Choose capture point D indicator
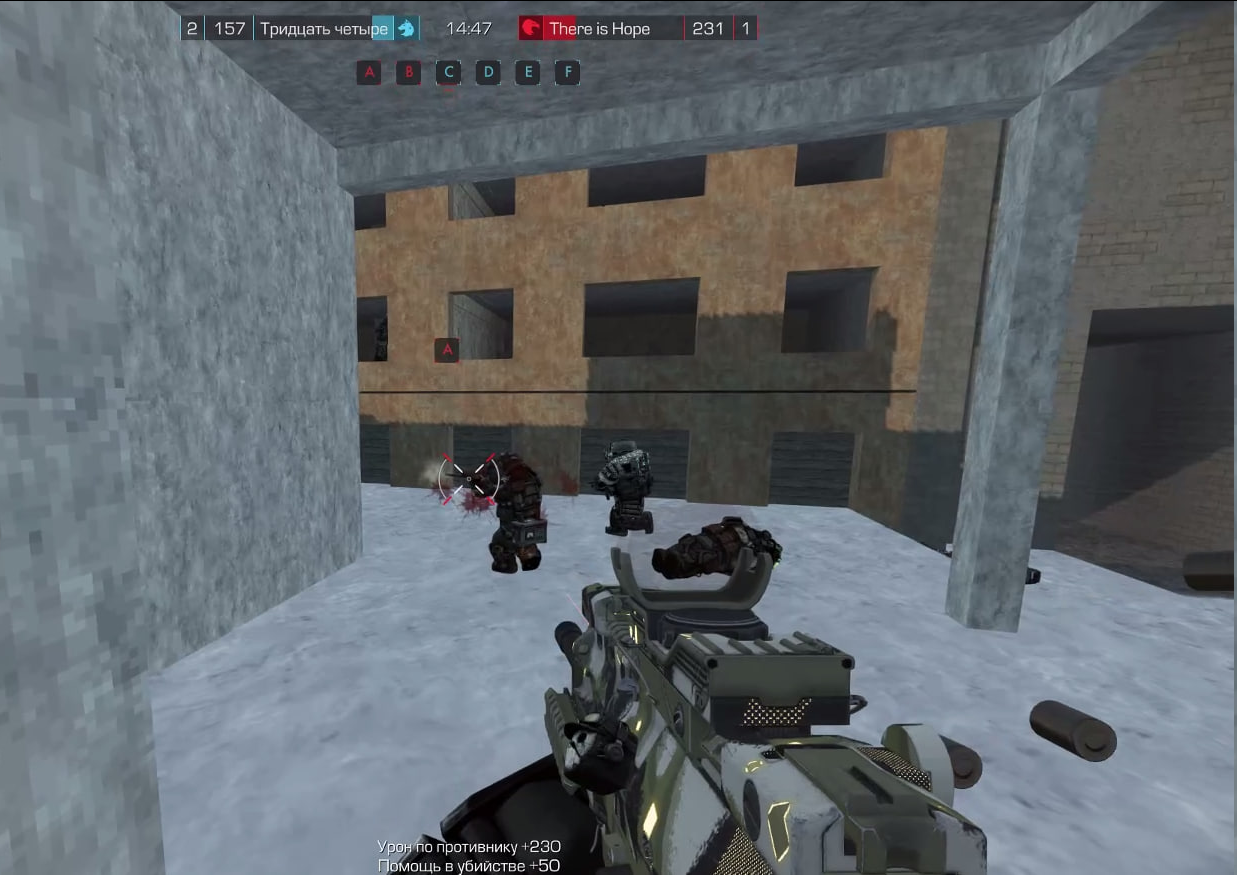This screenshot has height=875, width=1237. [x=488, y=72]
